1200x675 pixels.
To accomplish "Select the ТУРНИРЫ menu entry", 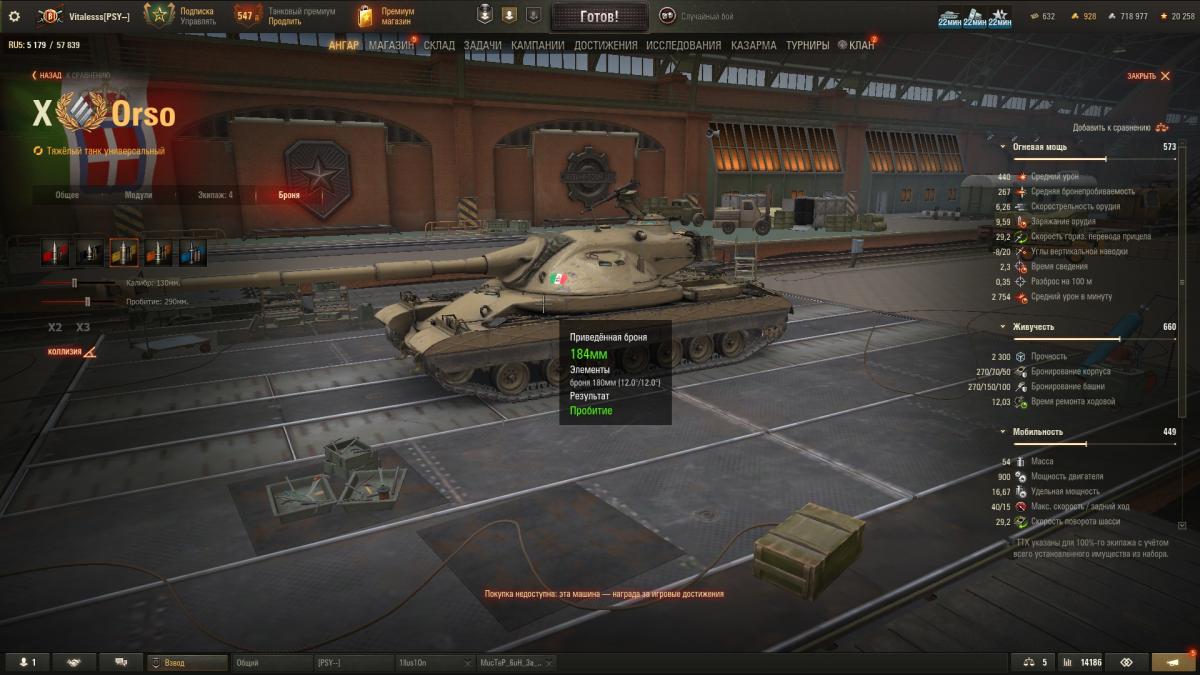I will pyautogui.click(x=807, y=46).
